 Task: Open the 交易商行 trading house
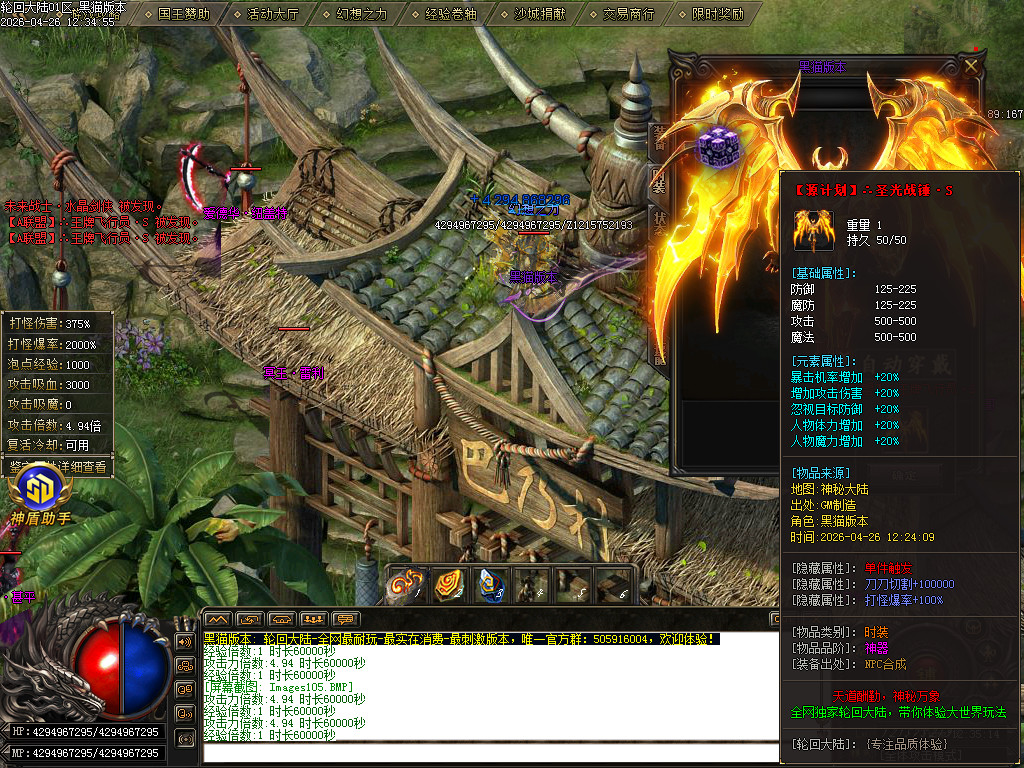pyautogui.click(x=629, y=14)
